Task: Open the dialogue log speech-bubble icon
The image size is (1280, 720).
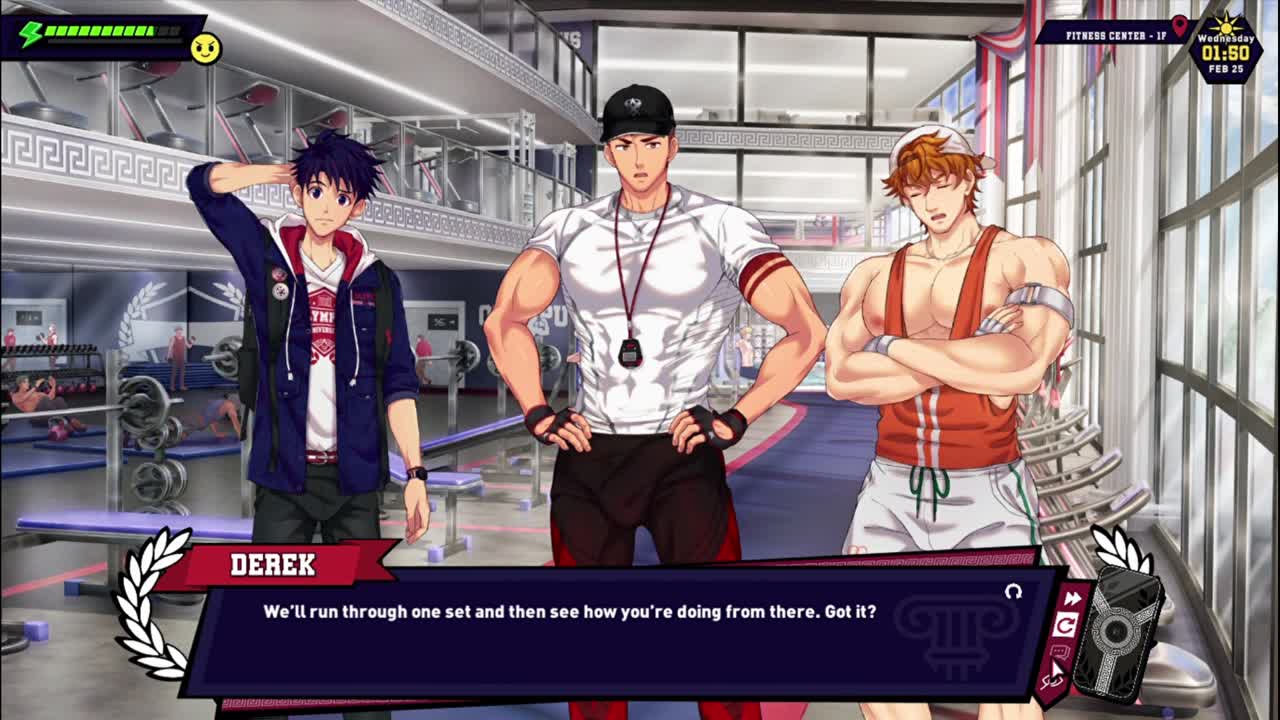Action: (1060, 653)
